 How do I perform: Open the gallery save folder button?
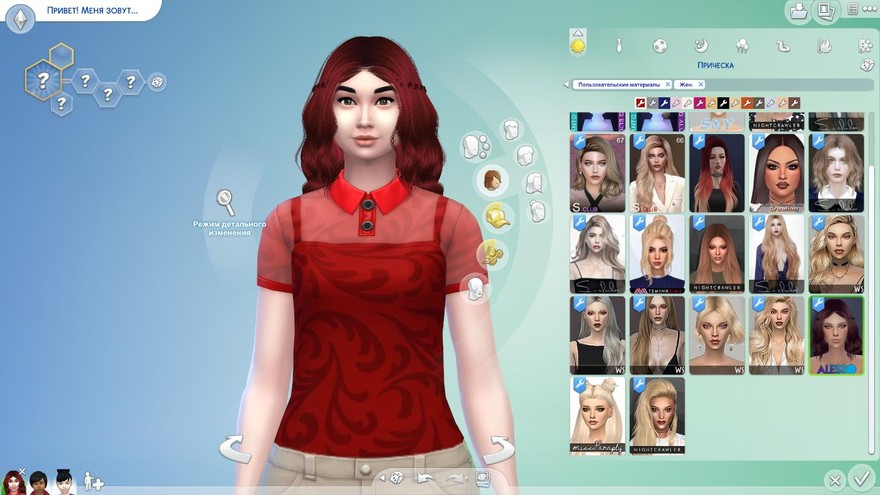click(799, 12)
